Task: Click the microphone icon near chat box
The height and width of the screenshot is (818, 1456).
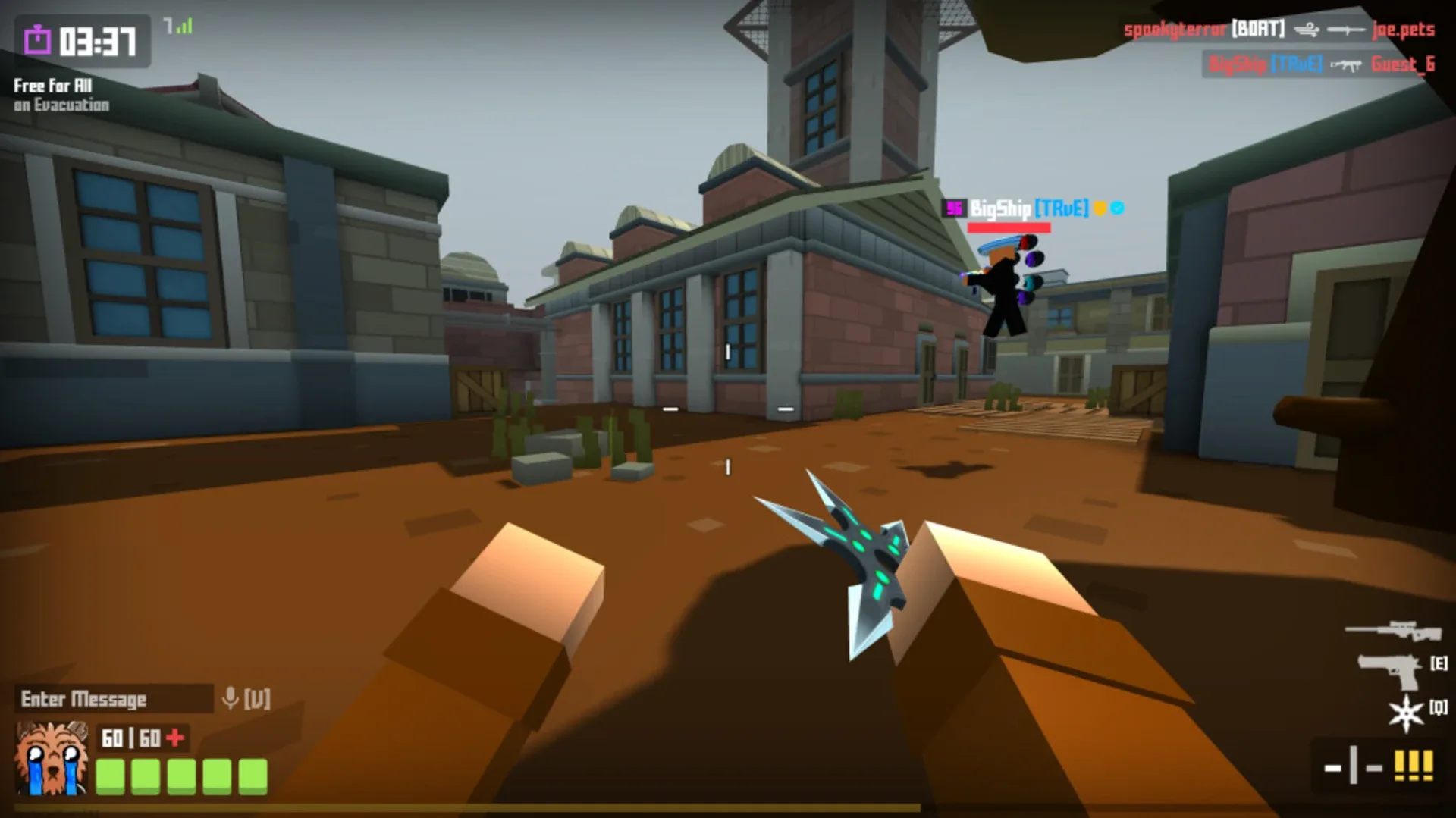Action: (x=229, y=697)
